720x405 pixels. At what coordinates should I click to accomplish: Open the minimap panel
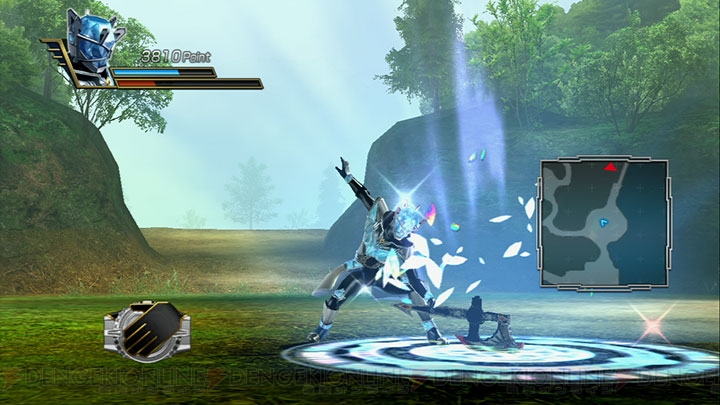pyautogui.click(x=603, y=222)
